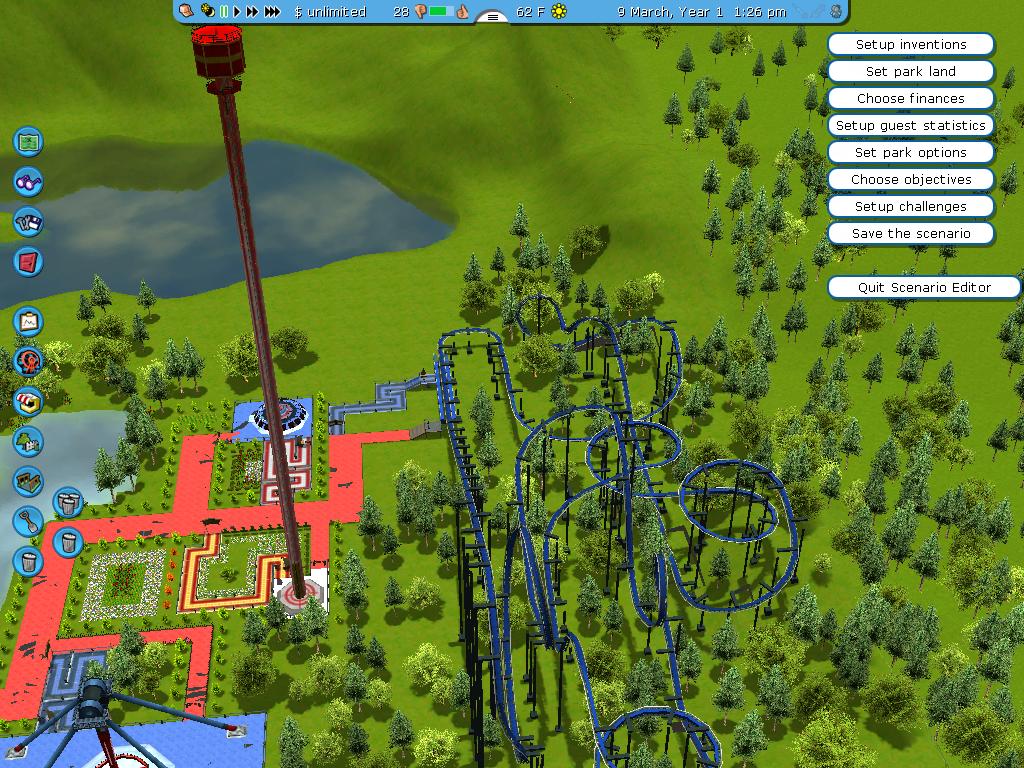Set game speed to fastest triple arrows
Image resolution: width=1024 pixels, height=768 pixels.
272,12
